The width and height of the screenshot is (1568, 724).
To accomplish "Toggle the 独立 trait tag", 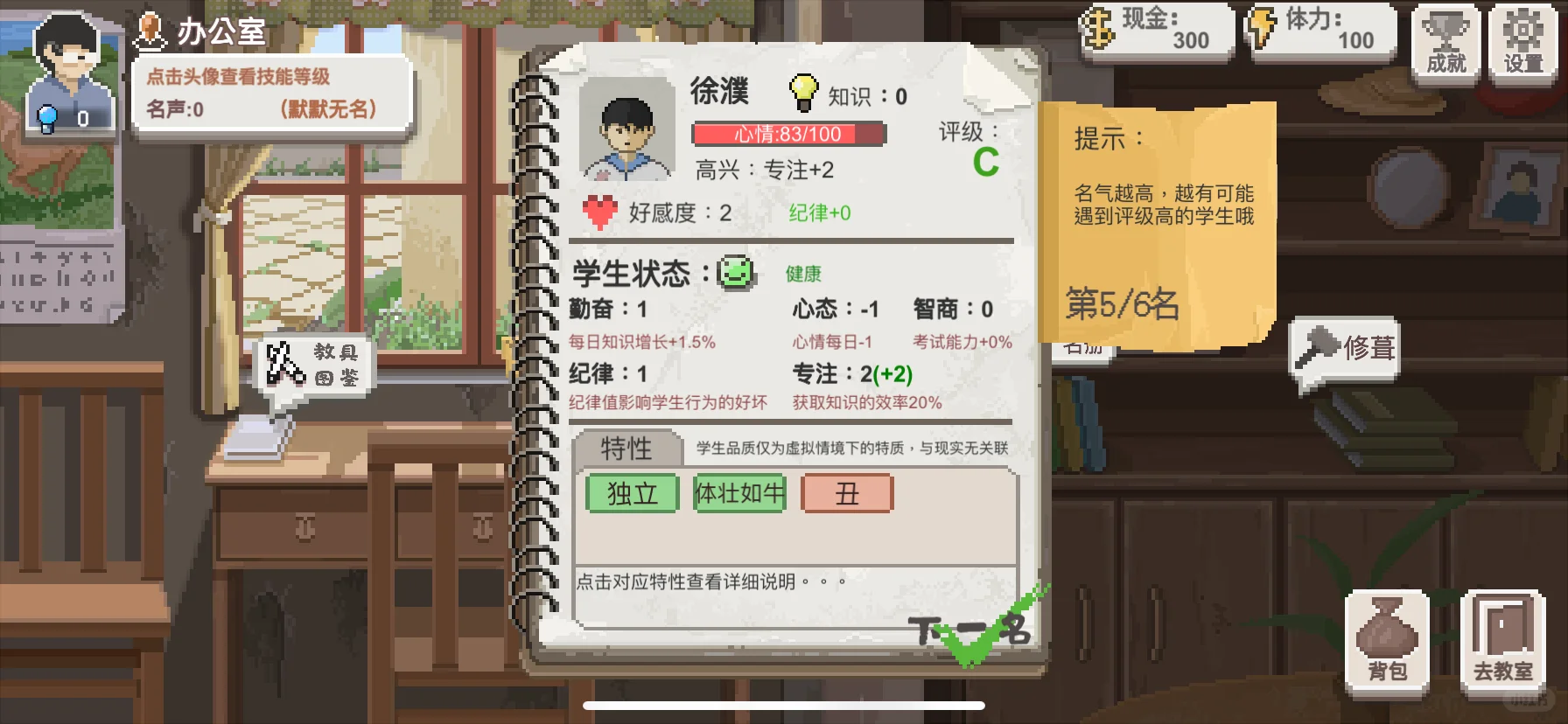I will point(632,494).
